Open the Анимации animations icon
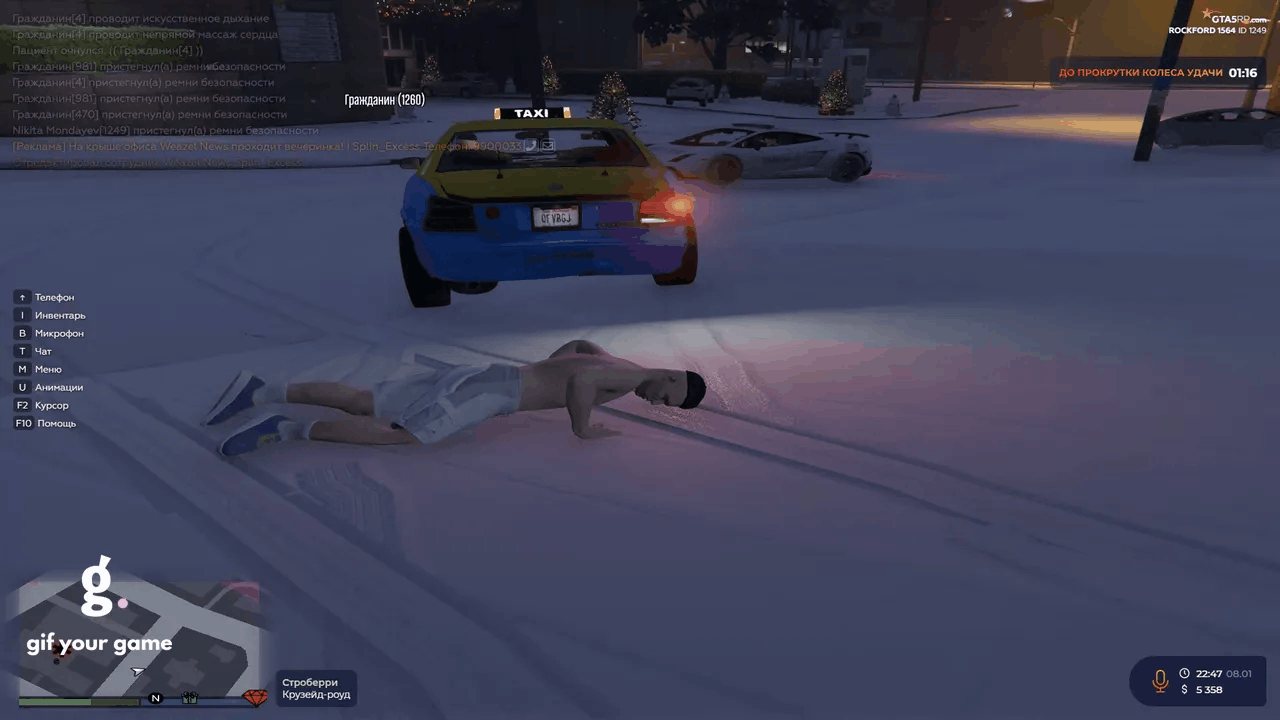This screenshot has height=720, width=1280. pos(22,387)
